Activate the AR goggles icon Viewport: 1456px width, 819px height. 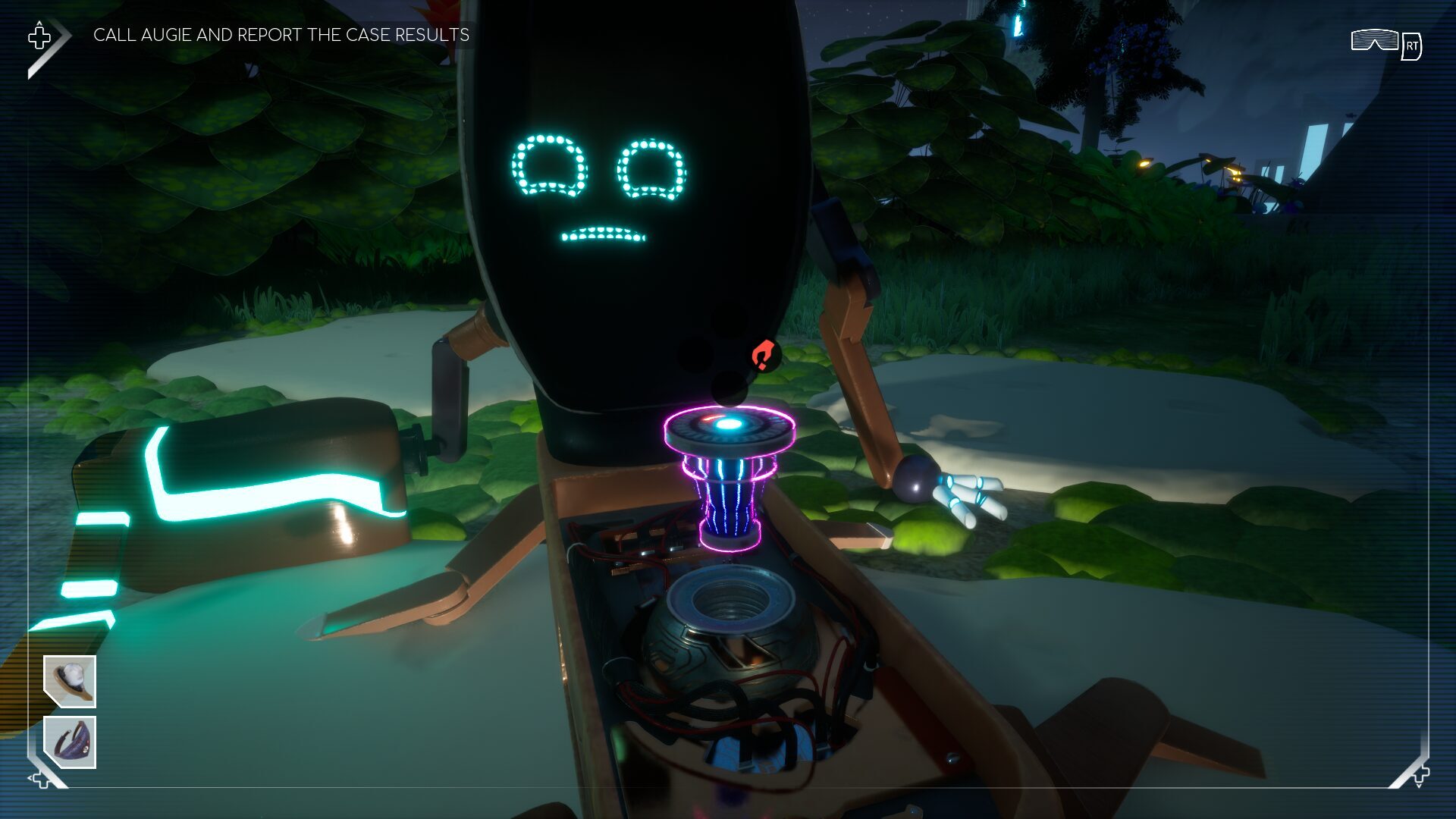tap(1374, 40)
